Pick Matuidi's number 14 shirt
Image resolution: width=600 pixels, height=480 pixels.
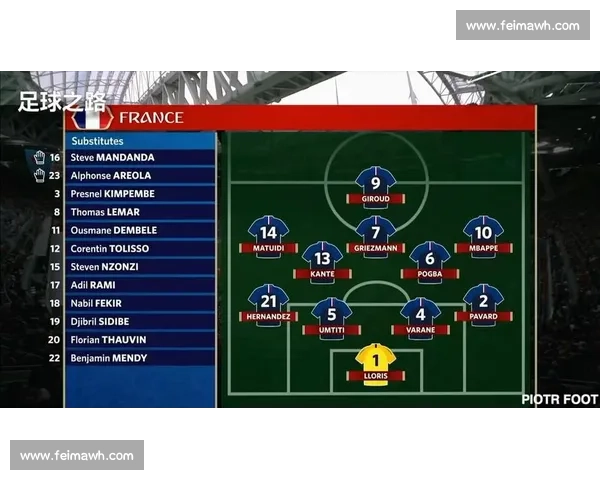click(x=268, y=232)
